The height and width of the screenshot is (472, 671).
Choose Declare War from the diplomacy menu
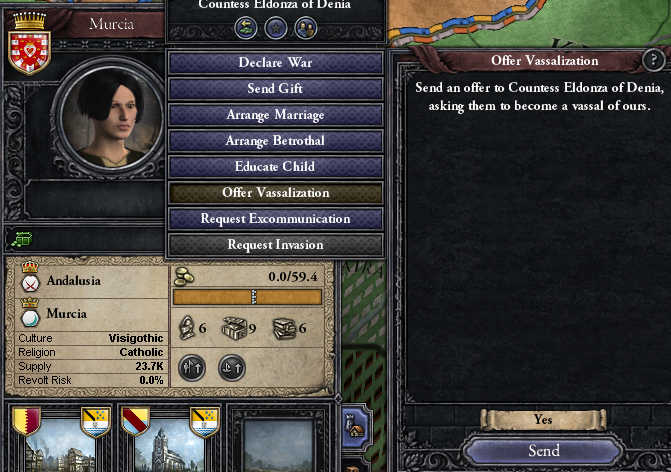pyautogui.click(x=275, y=63)
